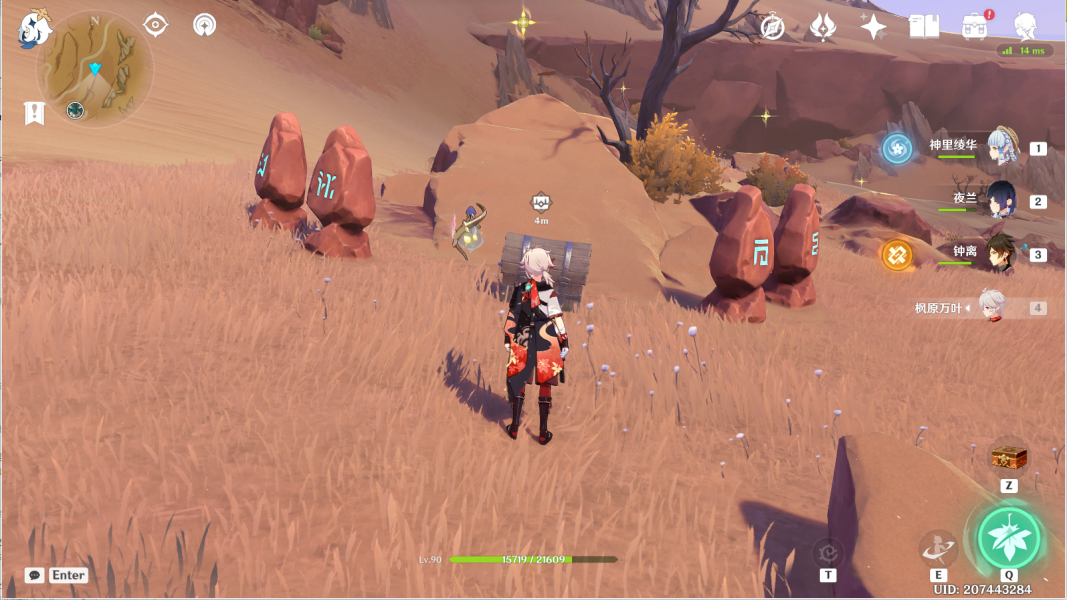The width and height of the screenshot is (1067, 600).
Task: Click the faded spiral swirl icon
Action: click(827, 552)
